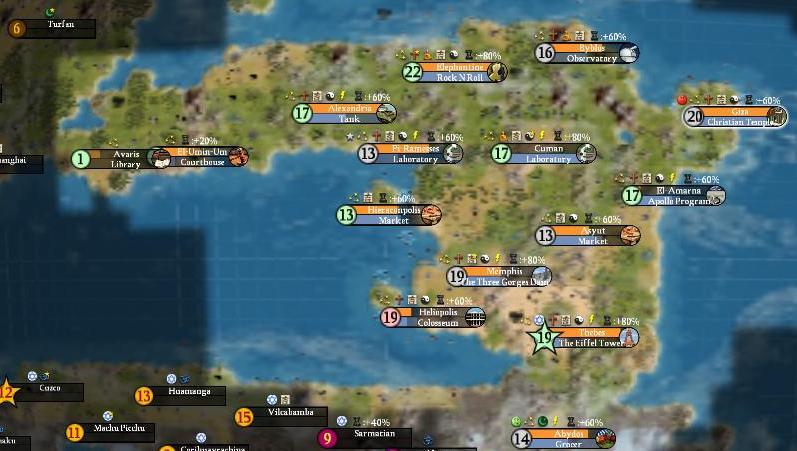Click the Giza city bar

tap(739, 111)
